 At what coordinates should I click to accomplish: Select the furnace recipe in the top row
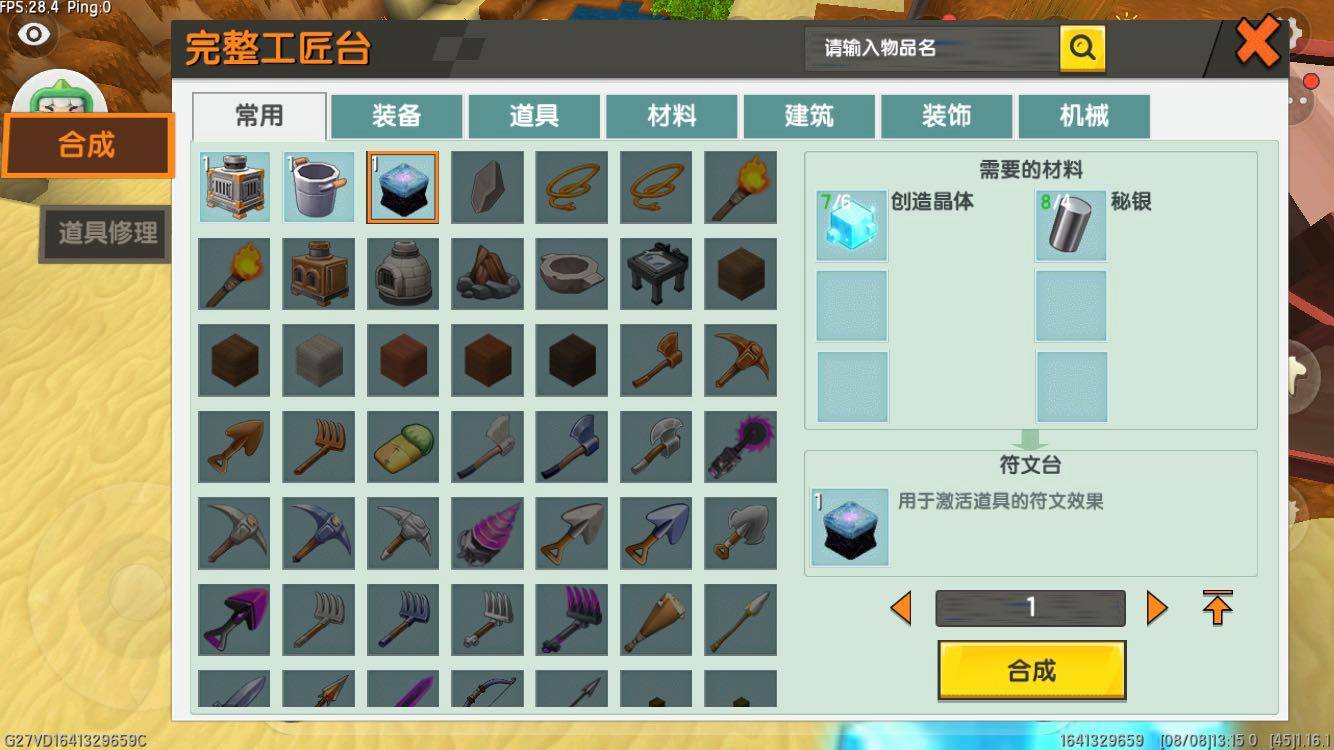(x=234, y=187)
